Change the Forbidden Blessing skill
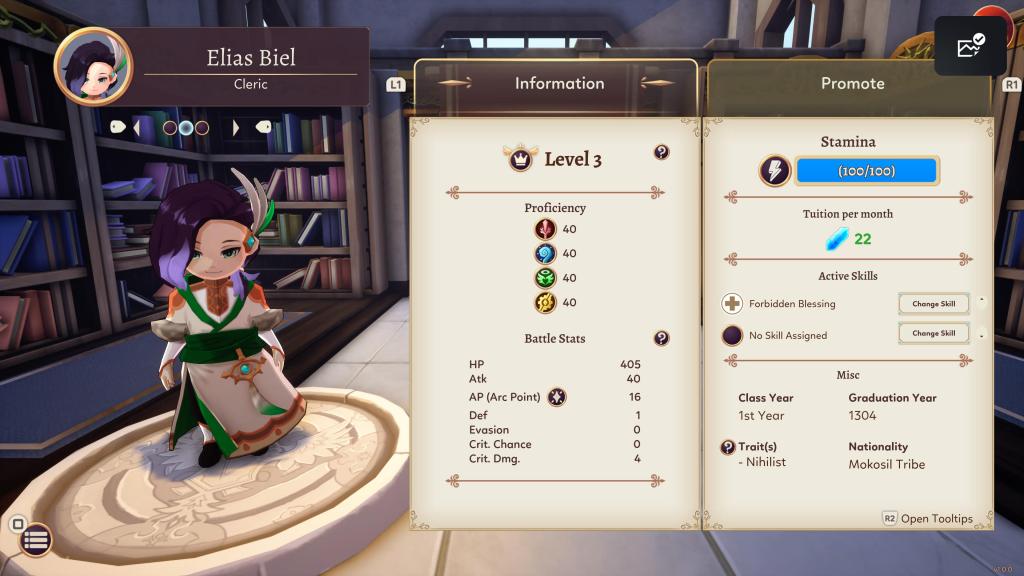The height and width of the screenshot is (576, 1024). pos(933,304)
